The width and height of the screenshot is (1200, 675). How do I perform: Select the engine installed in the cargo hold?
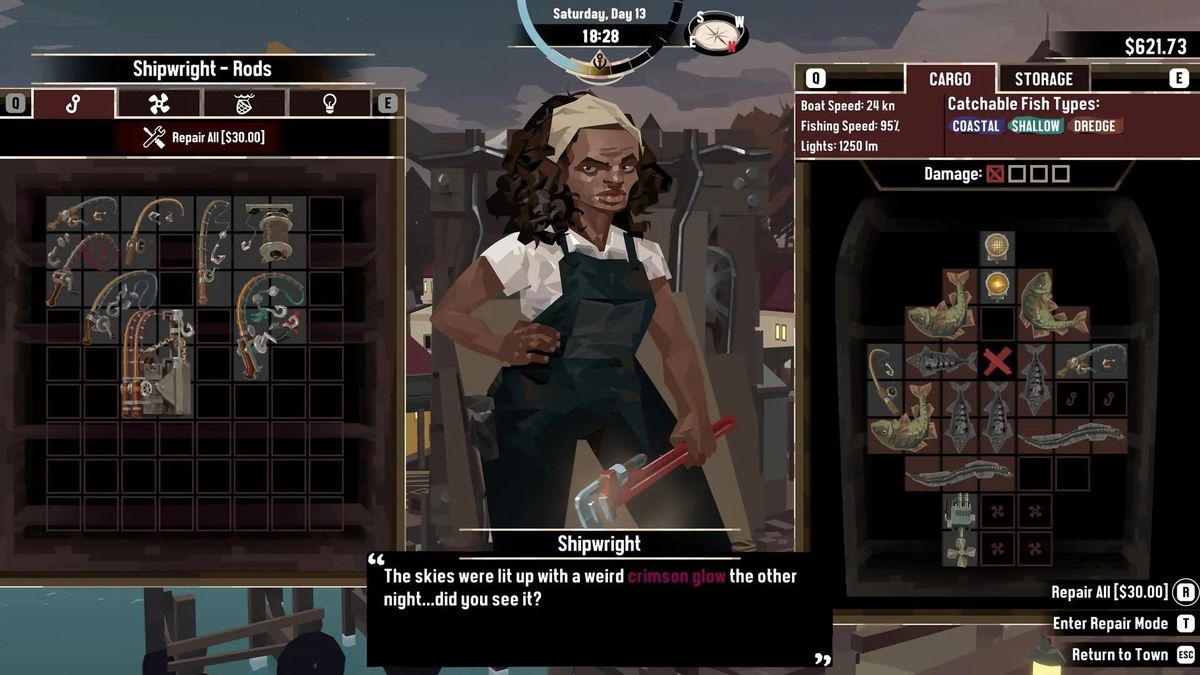click(958, 511)
